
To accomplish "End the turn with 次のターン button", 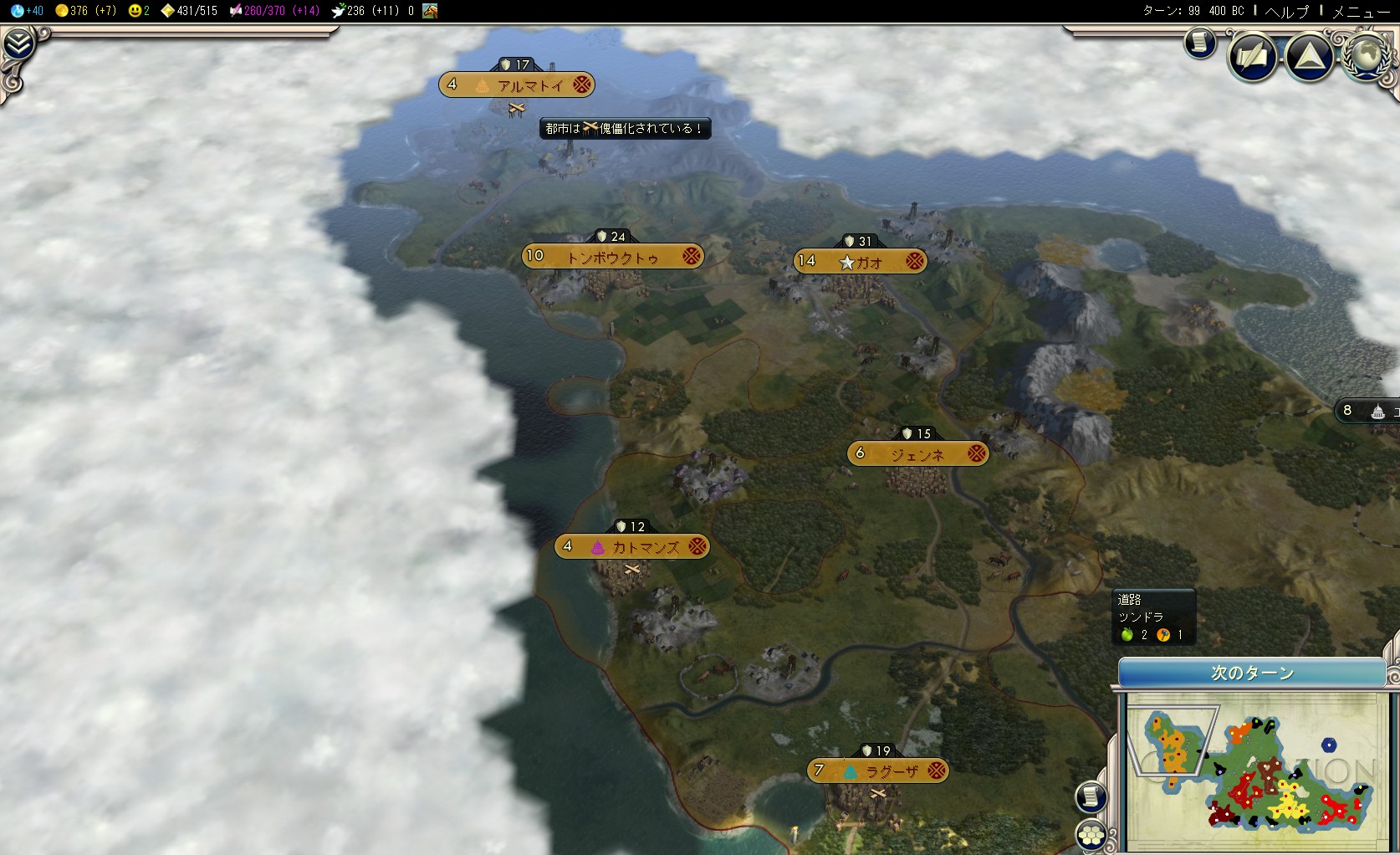I will pyautogui.click(x=1251, y=673).
